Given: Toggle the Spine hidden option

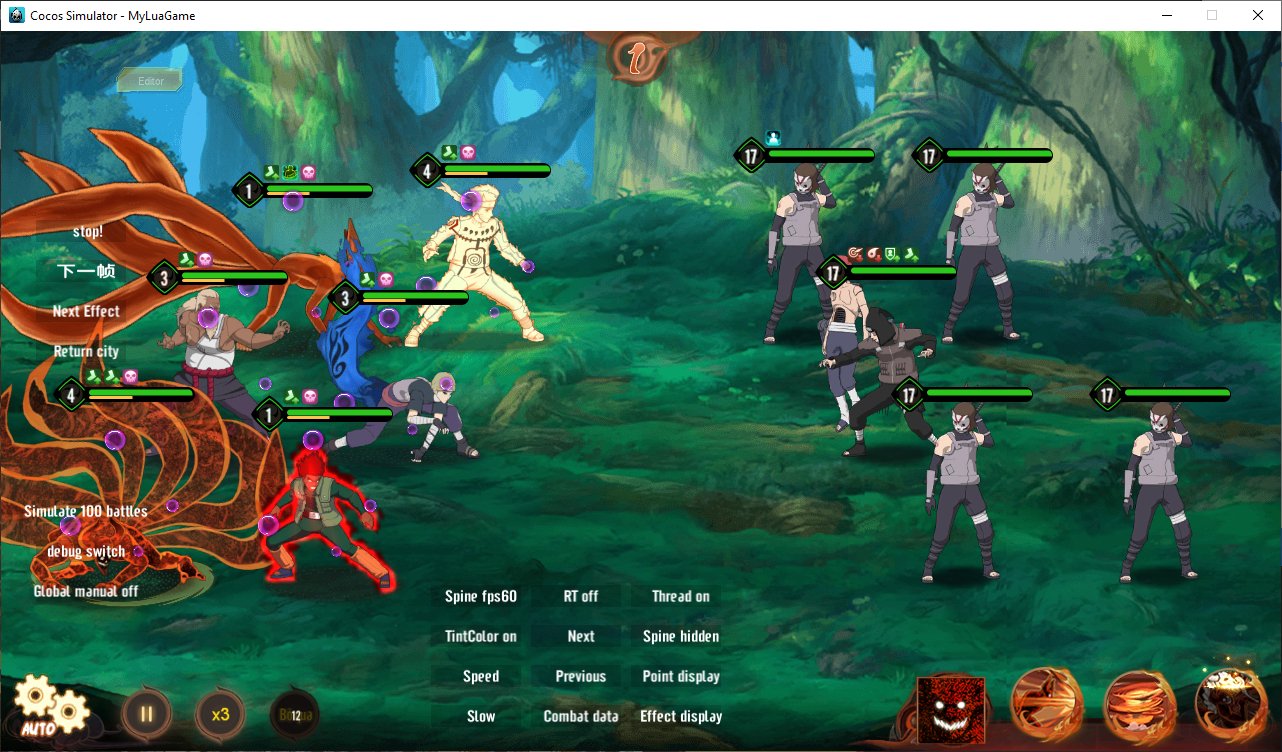Looking at the screenshot, I should [x=681, y=636].
